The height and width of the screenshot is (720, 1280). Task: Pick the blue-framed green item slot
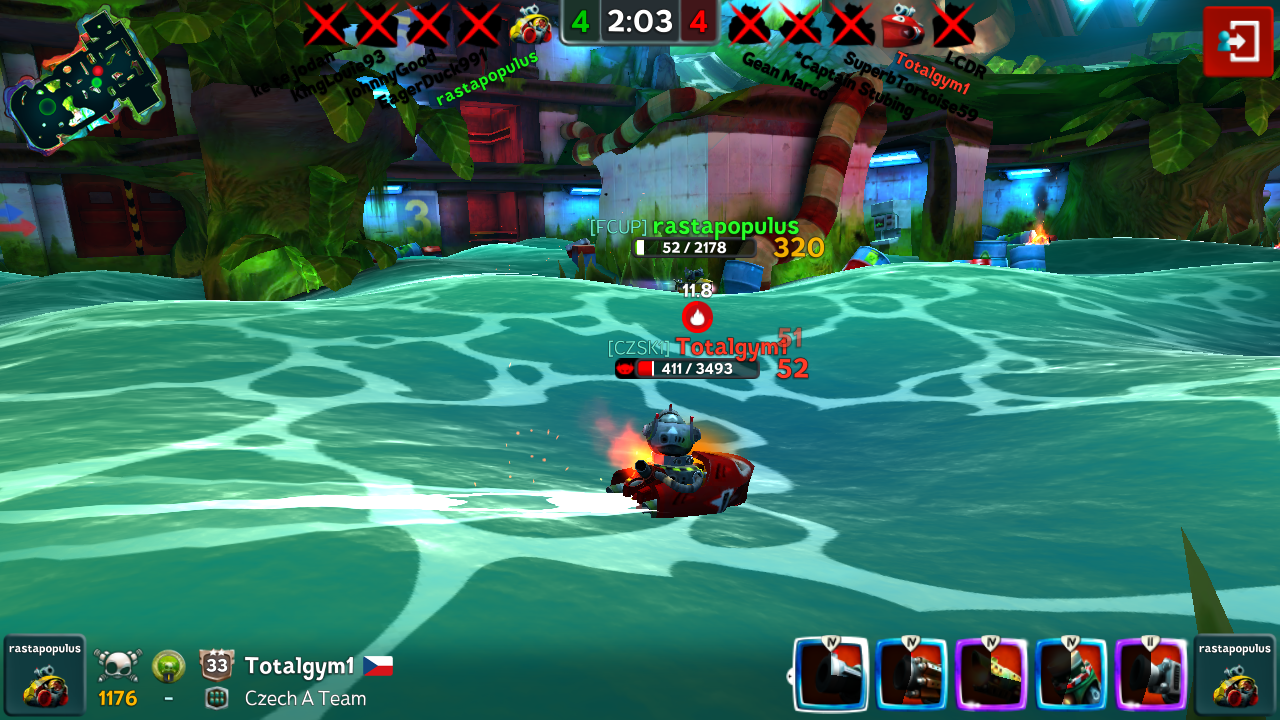tap(1071, 674)
